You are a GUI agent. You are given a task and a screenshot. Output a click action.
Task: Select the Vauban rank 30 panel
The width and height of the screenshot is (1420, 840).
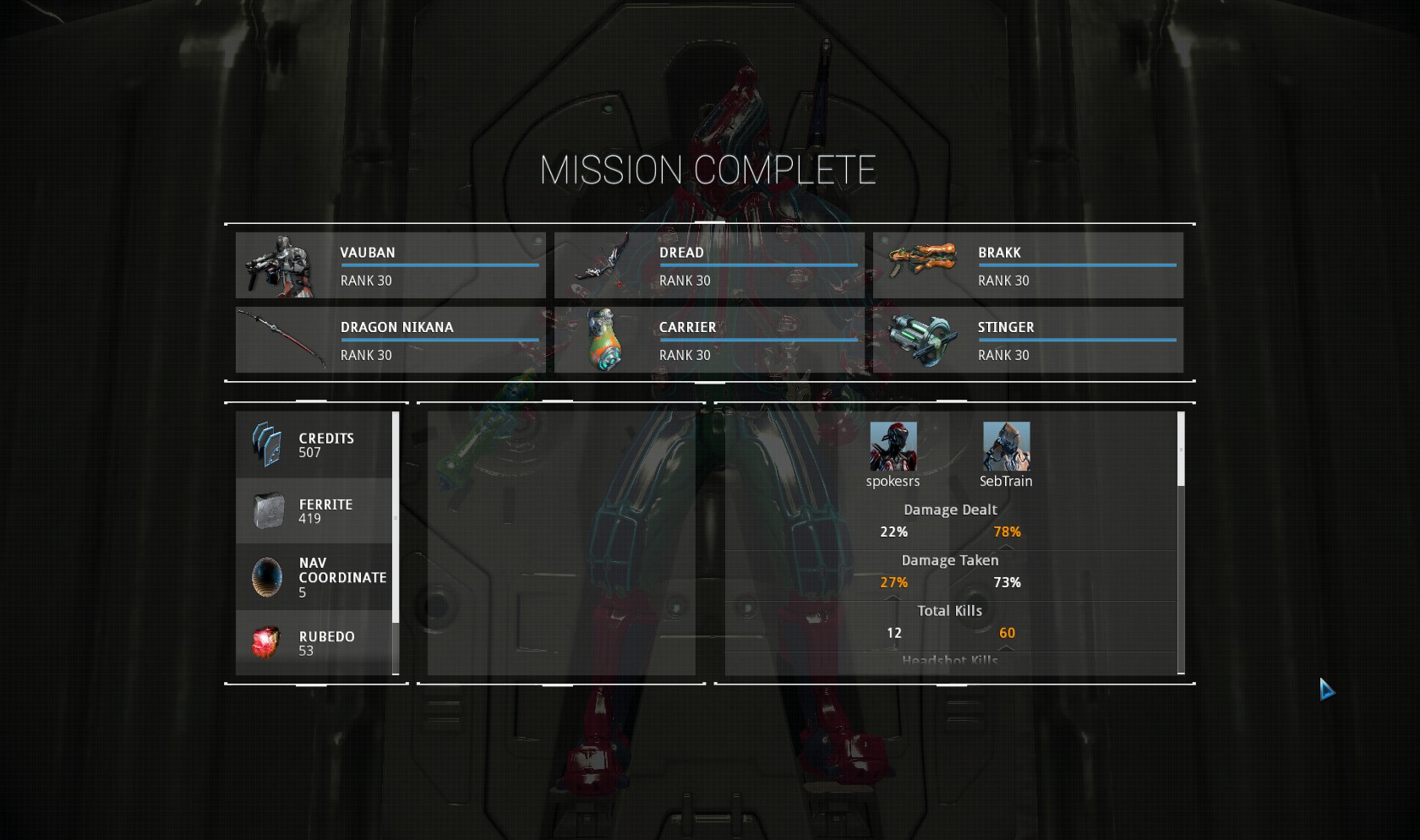390,265
